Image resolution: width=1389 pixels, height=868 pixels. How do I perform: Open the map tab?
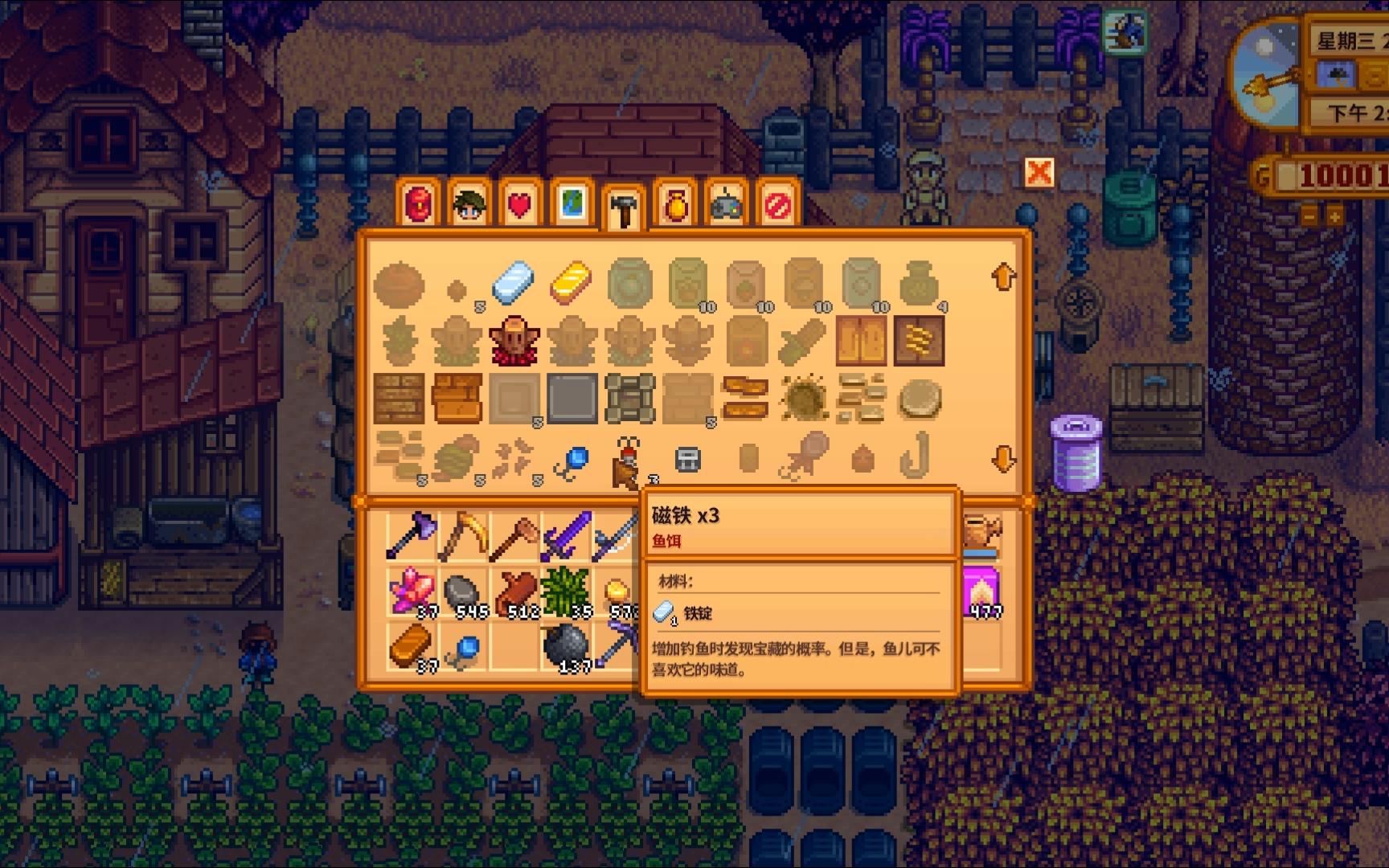(x=574, y=206)
